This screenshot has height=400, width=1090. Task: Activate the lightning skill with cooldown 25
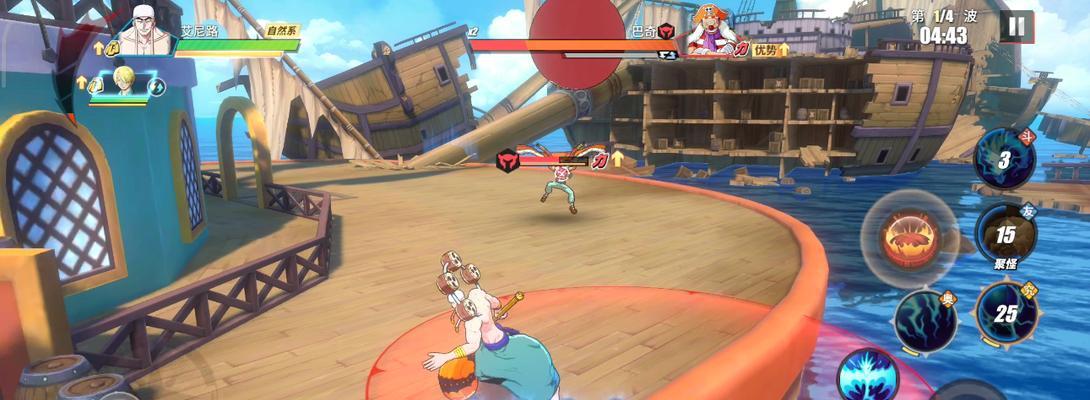pos(1004,312)
